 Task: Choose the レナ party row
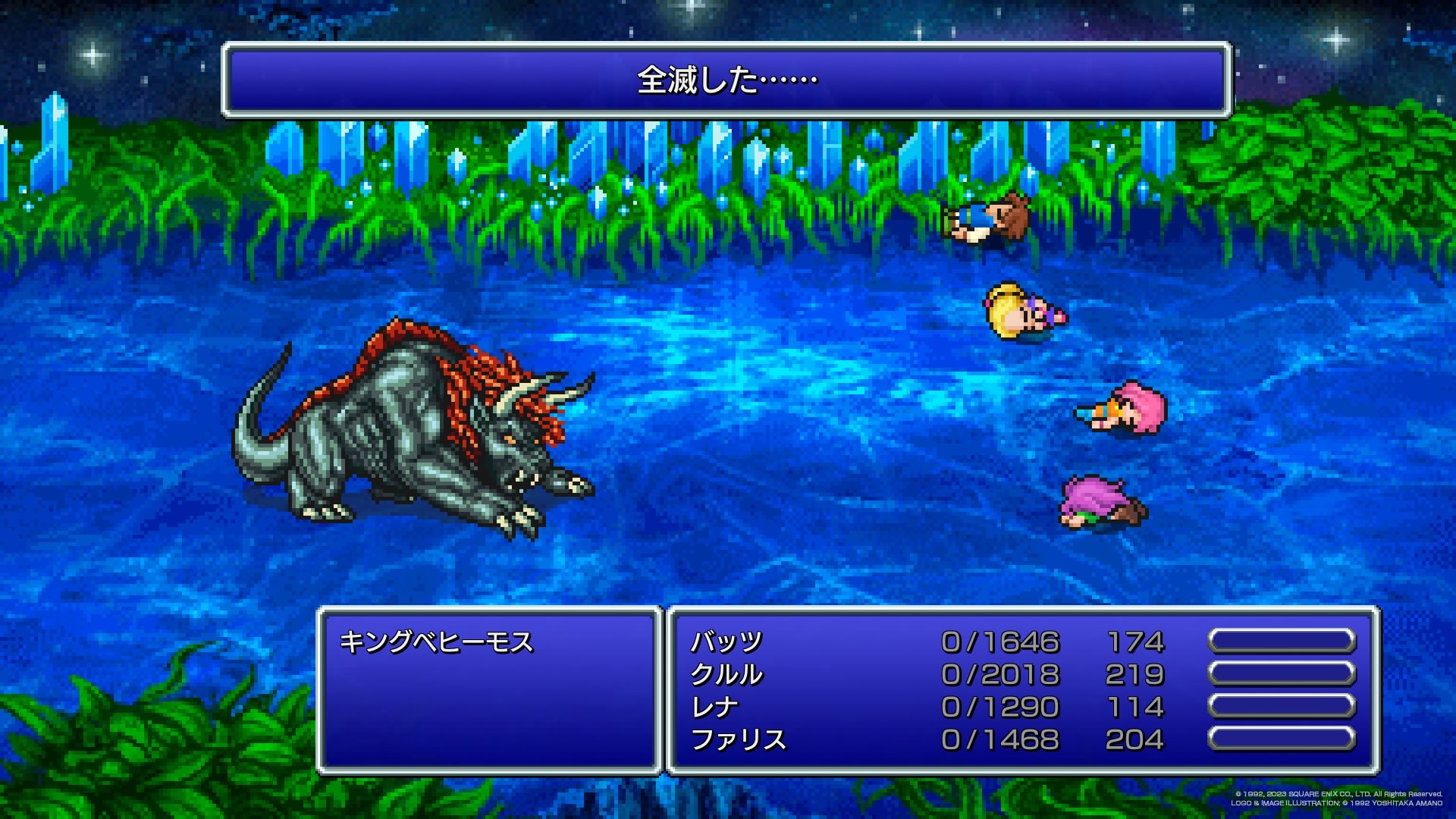coord(714,708)
